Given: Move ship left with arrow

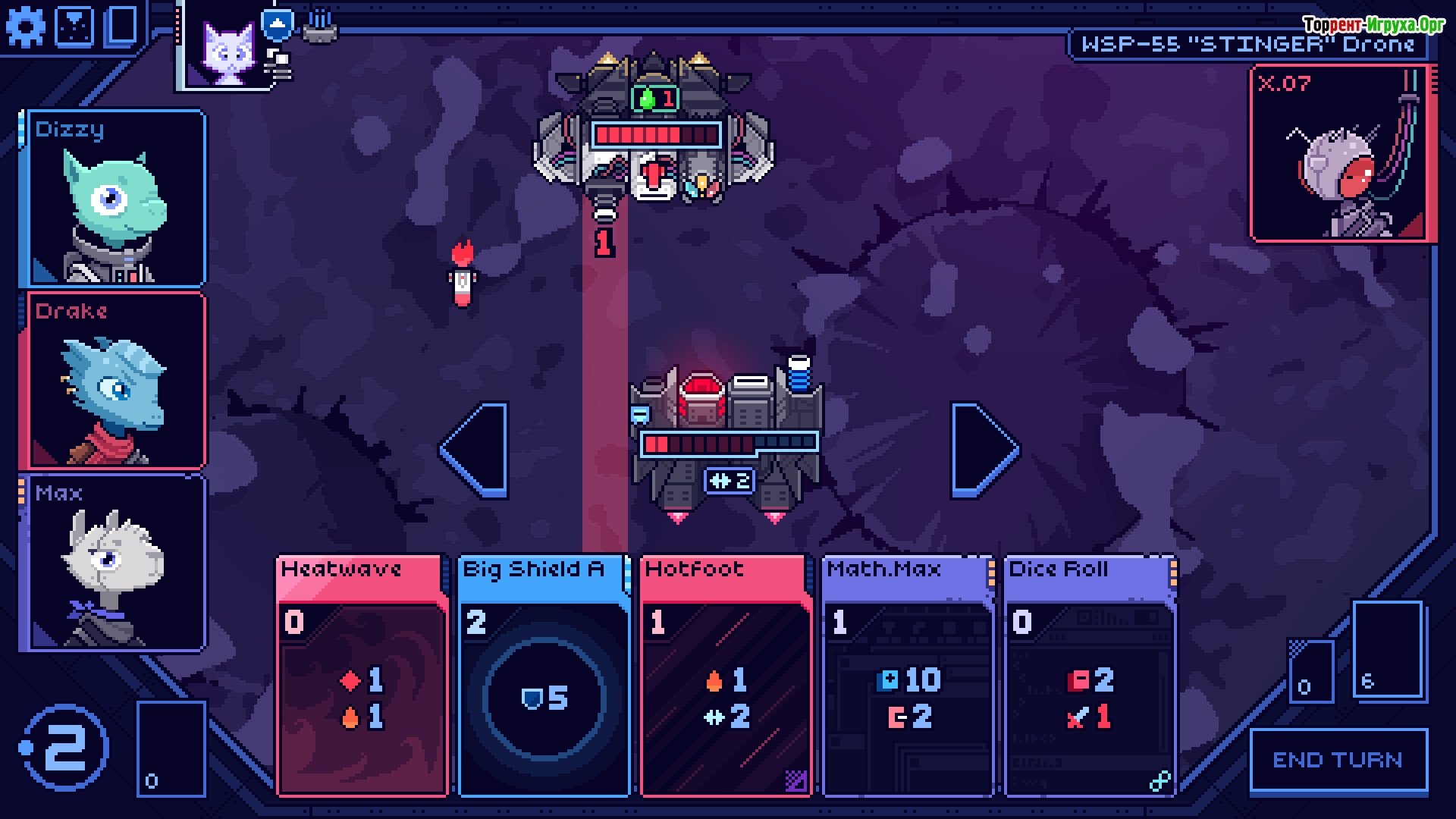Looking at the screenshot, I should [x=477, y=450].
